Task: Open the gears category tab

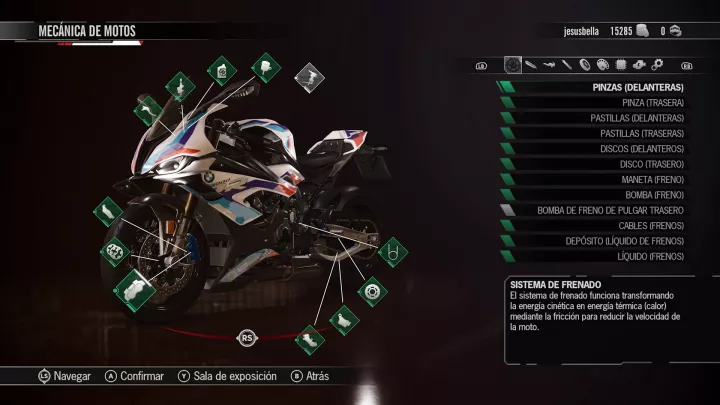Action: pos(657,65)
